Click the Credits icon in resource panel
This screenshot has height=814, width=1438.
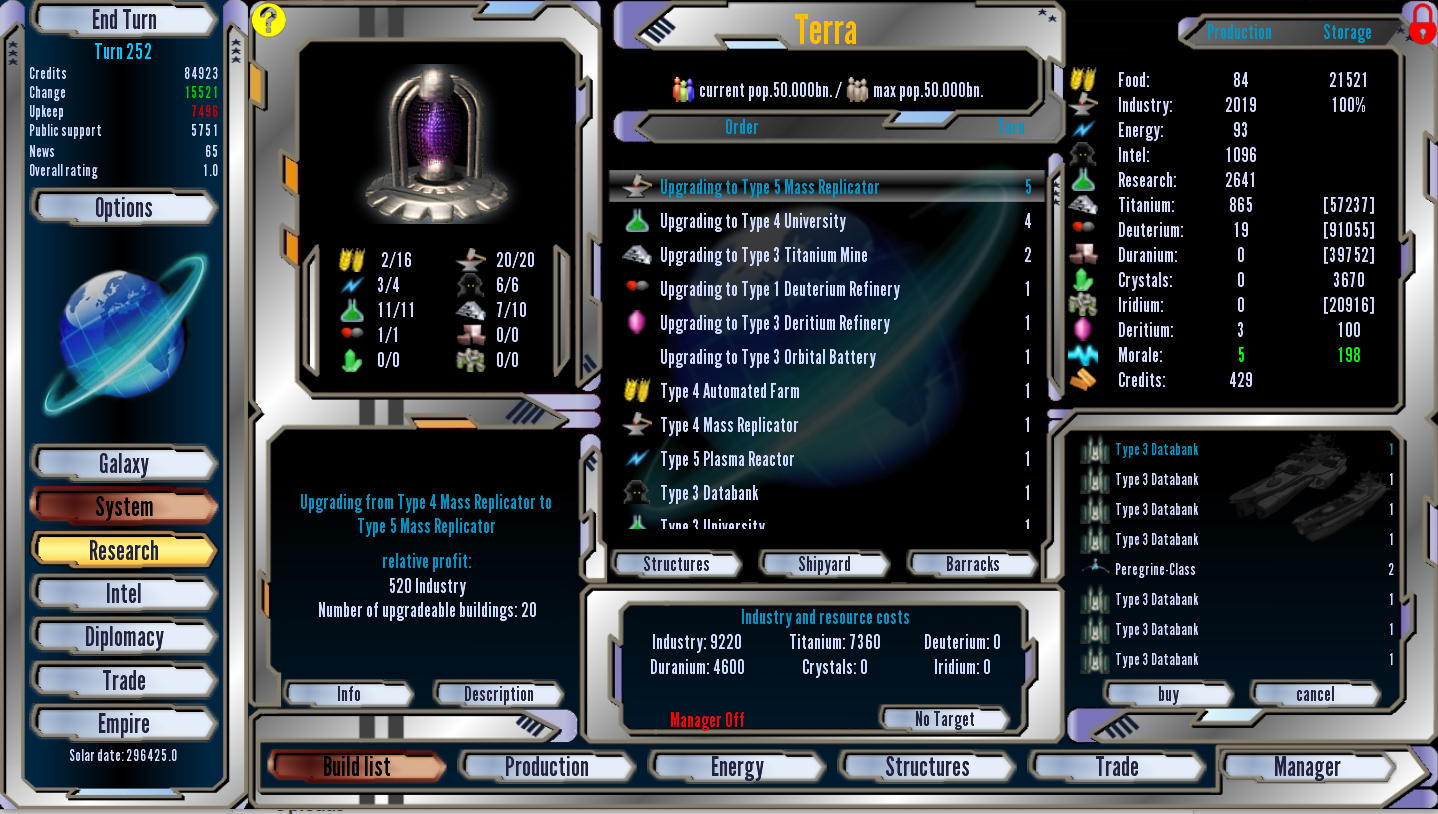(1083, 380)
